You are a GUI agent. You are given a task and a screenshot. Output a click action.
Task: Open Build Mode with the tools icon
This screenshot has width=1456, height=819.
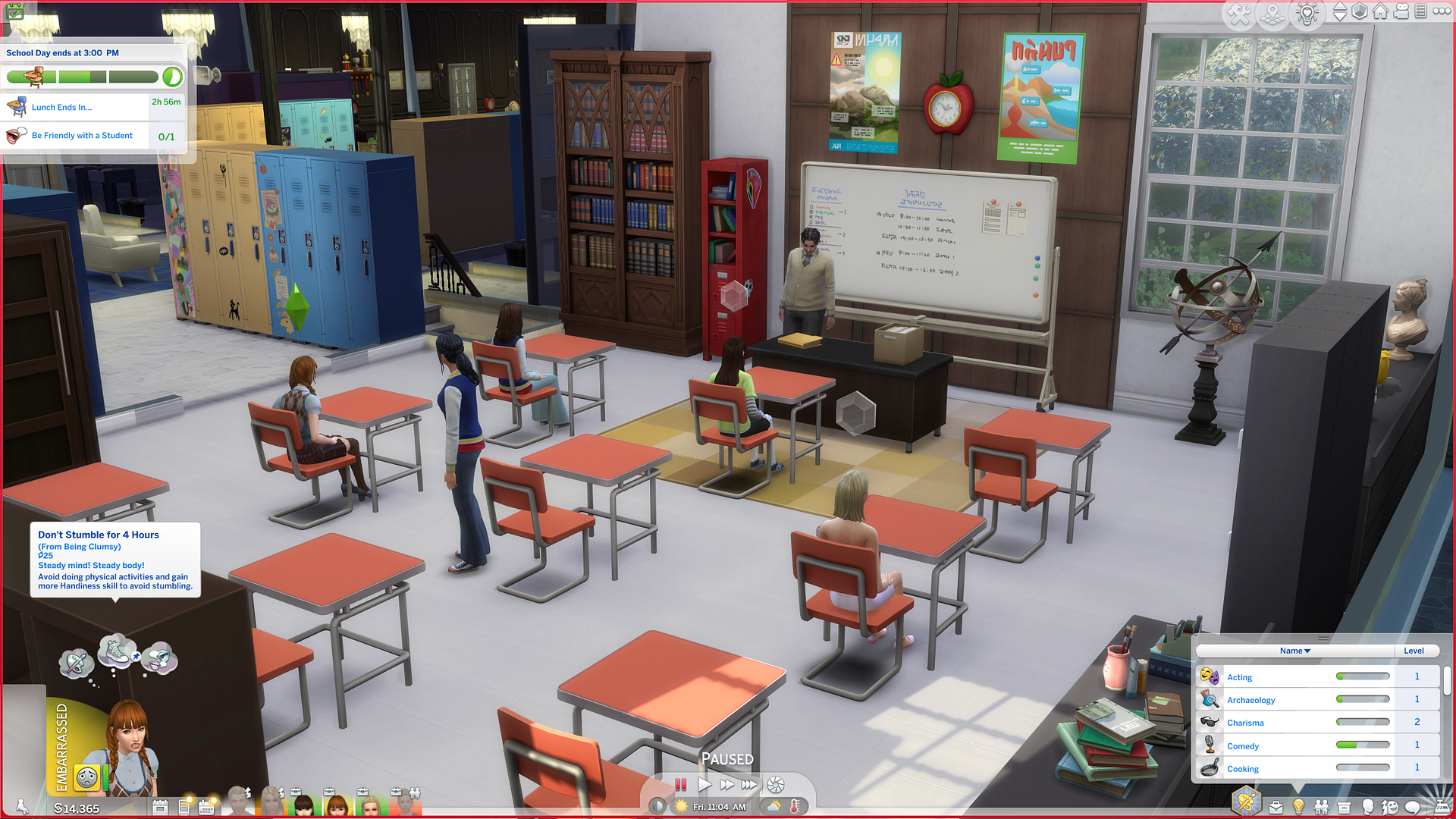[x=1239, y=14]
